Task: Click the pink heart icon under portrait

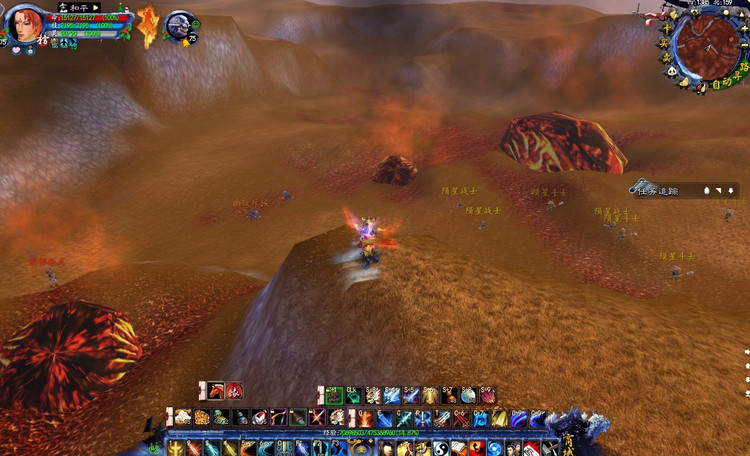Action: click(15, 50)
